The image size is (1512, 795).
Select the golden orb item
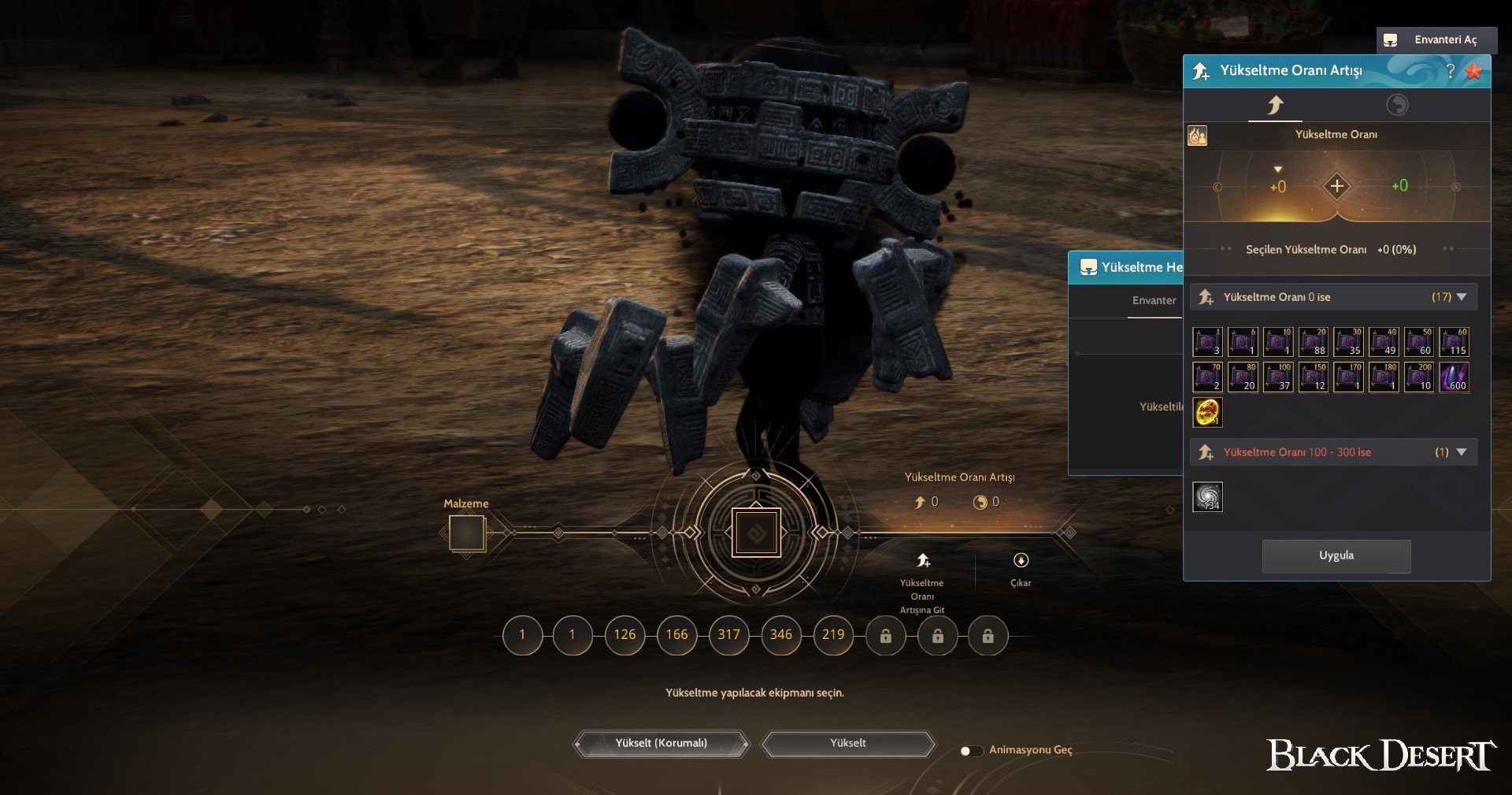tap(1206, 412)
